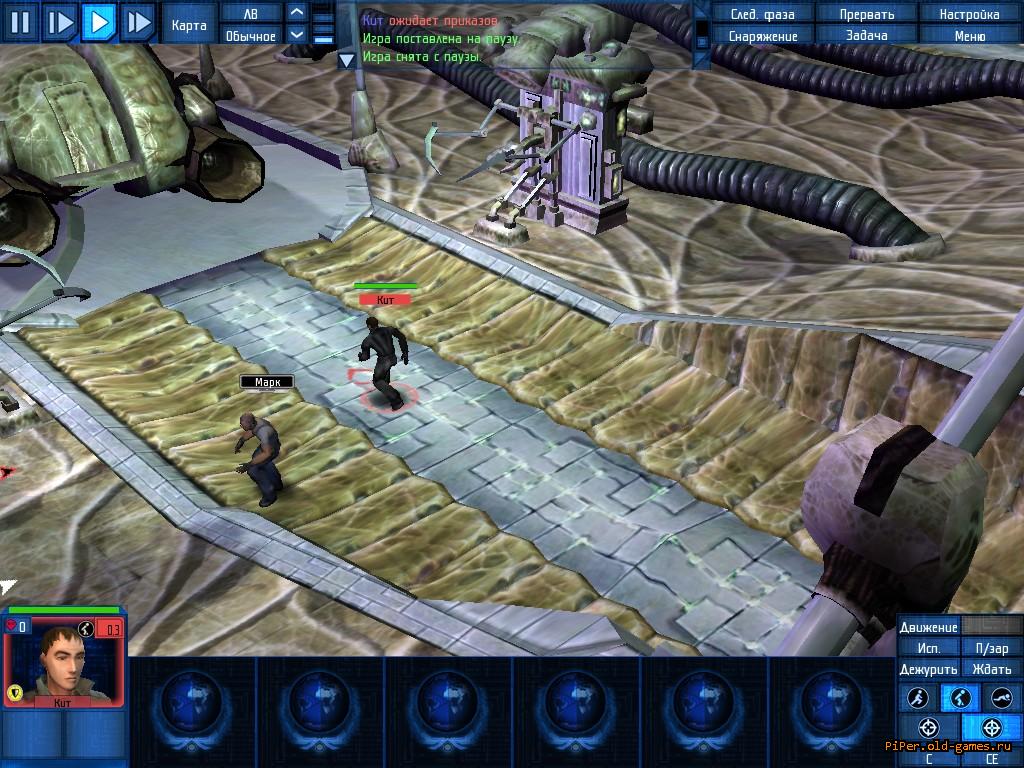Pause the game with the pause button
Screen dimensions: 1024x768
tap(21, 21)
